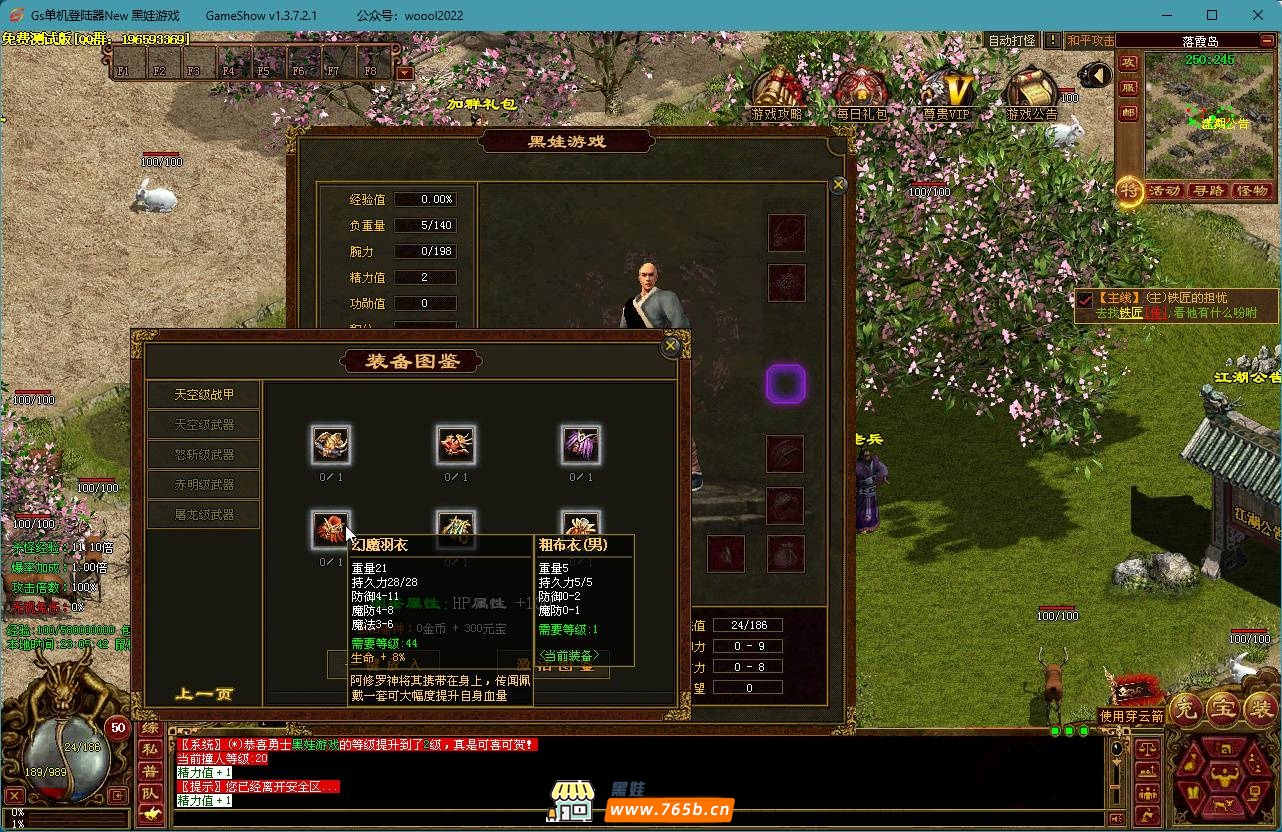Open the 尊贵VIP menu

[946, 91]
